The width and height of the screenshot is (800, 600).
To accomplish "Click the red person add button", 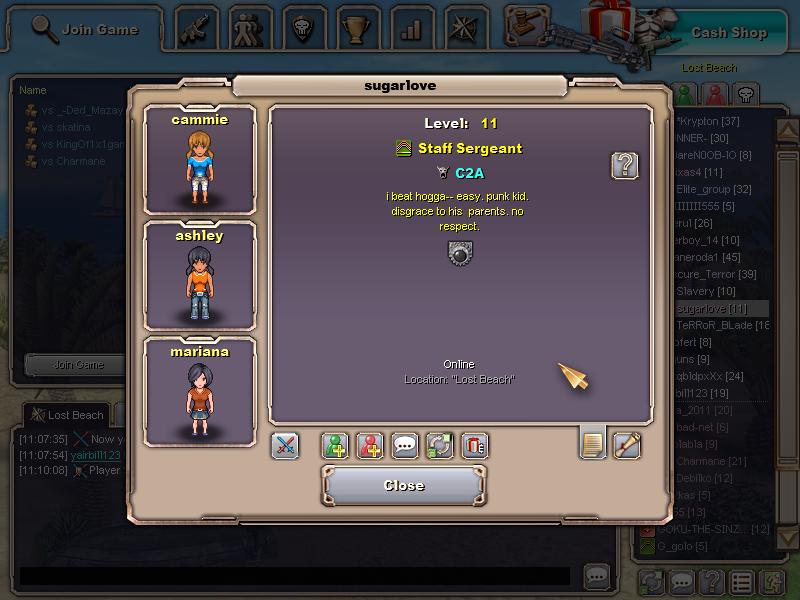I will (370, 446).
